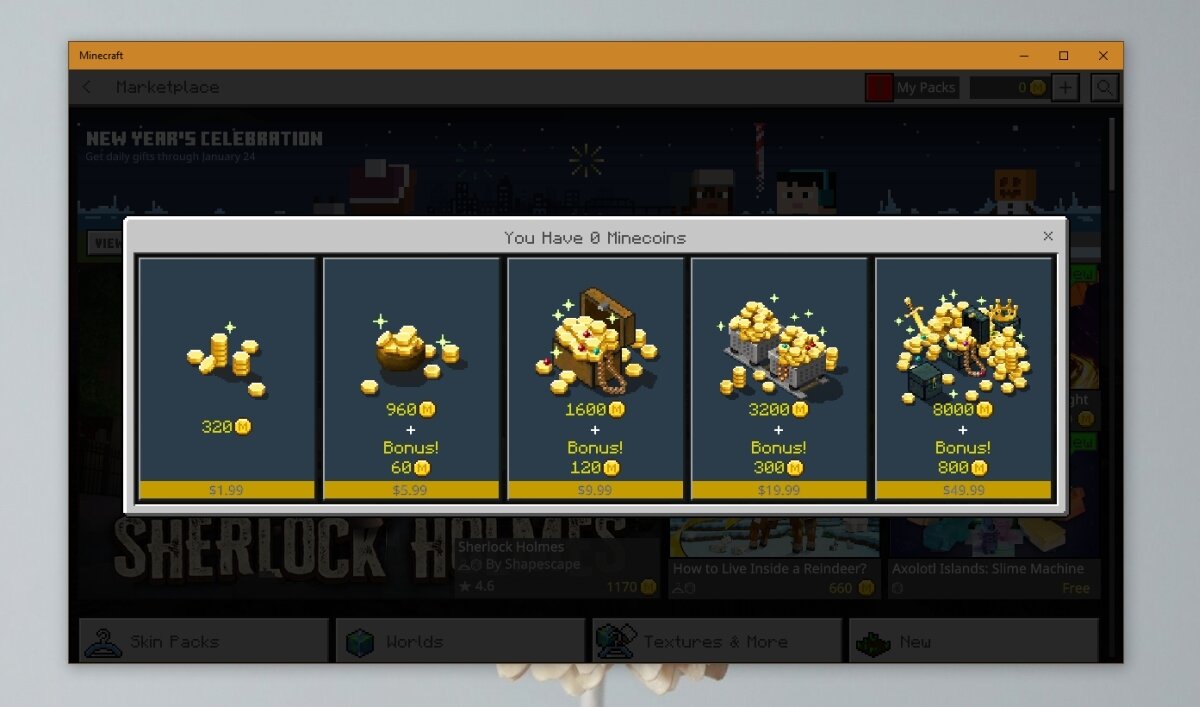Switch to Textures & More category
The image size is (1200, 707).
click(717, 641)
